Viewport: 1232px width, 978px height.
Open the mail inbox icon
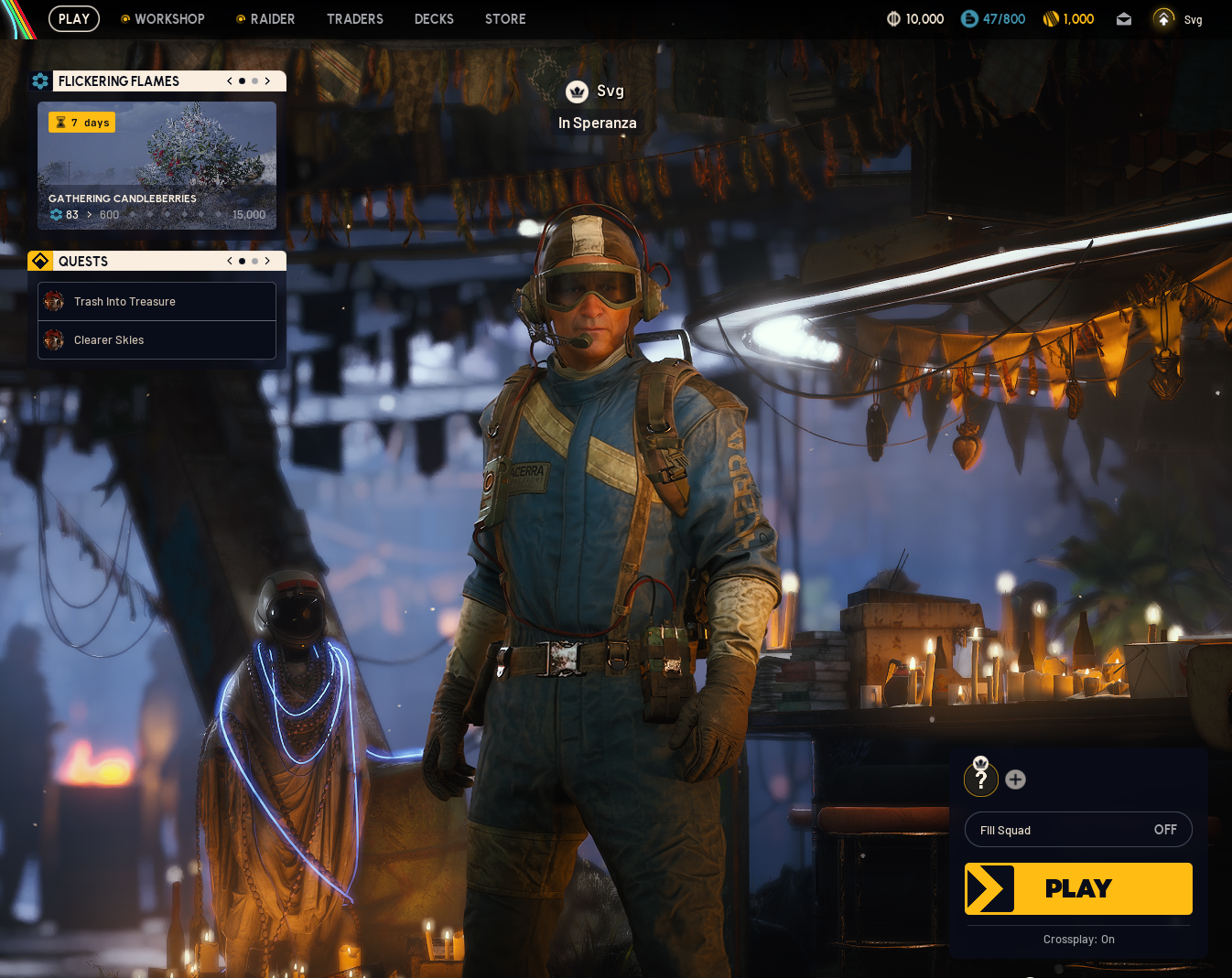point(1124,19)
